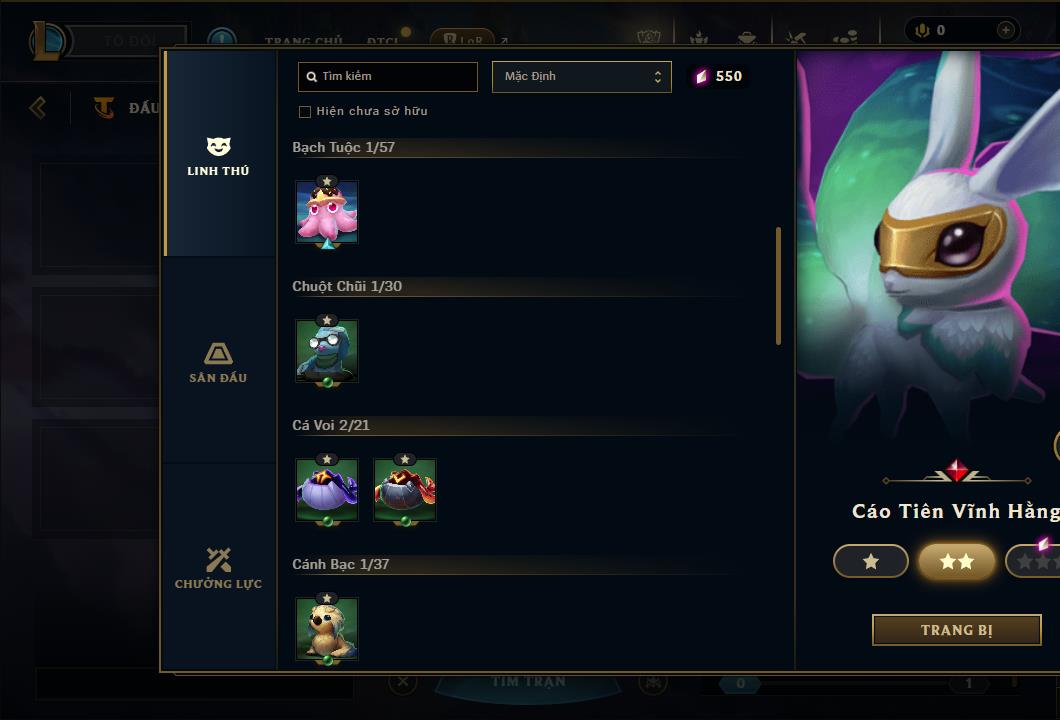Pick the red Cá Voi little legend
Viewport: 1060px width, 720px height.
click(x=405, y=490)
